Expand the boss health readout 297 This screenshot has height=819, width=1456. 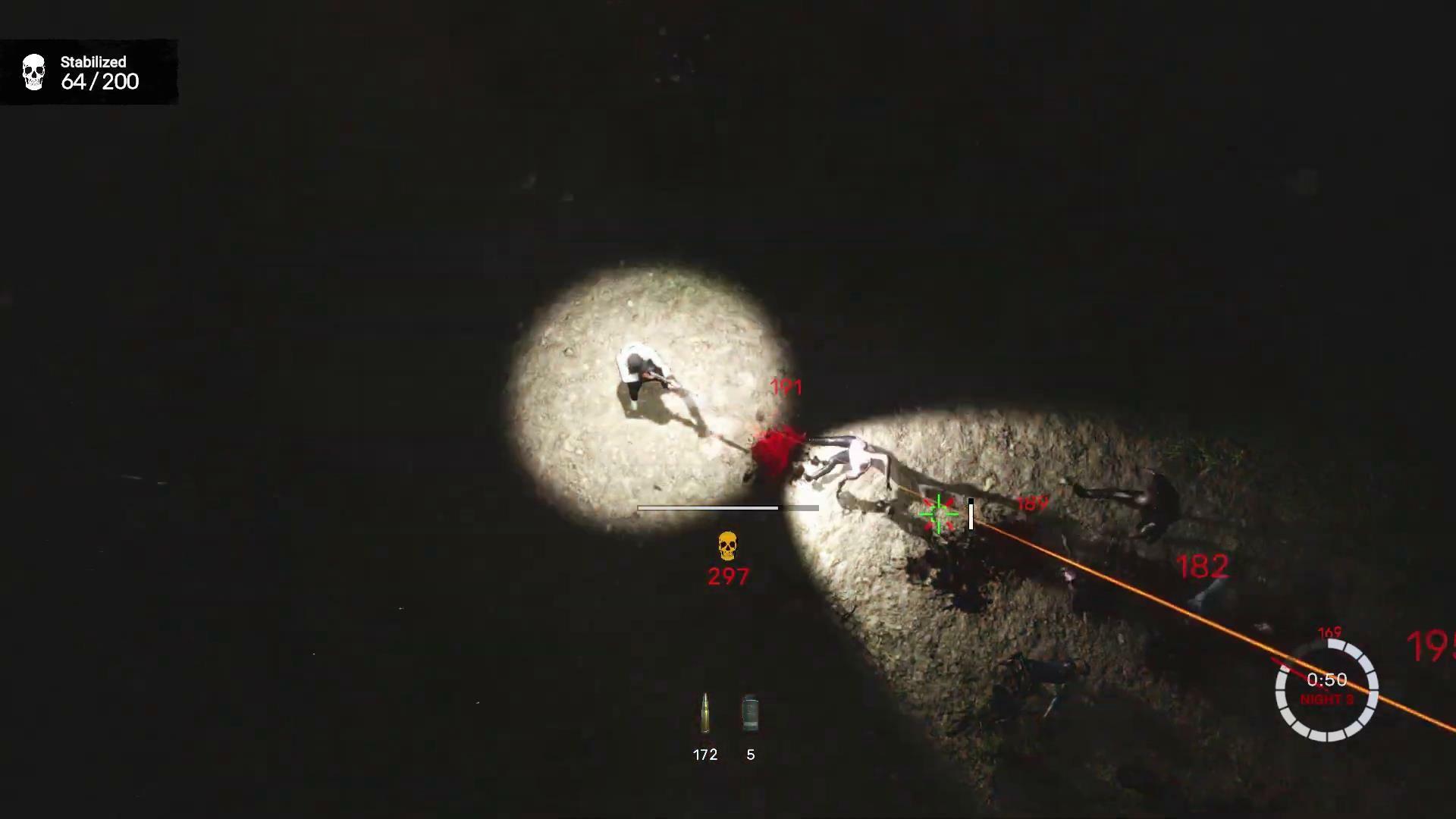click(x=727, y=576)
